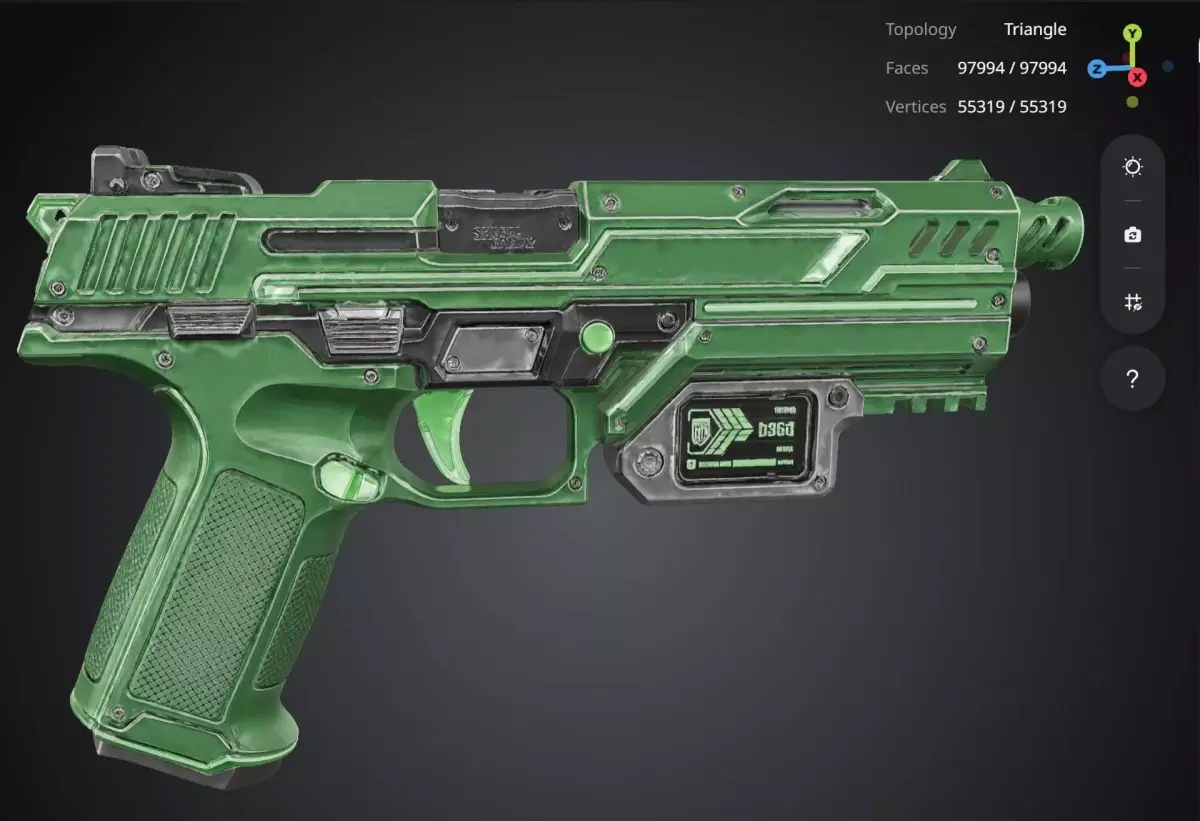
Task: Toggle the sun lighting button
Action: pyautogui.click(x=1132, y=167)
